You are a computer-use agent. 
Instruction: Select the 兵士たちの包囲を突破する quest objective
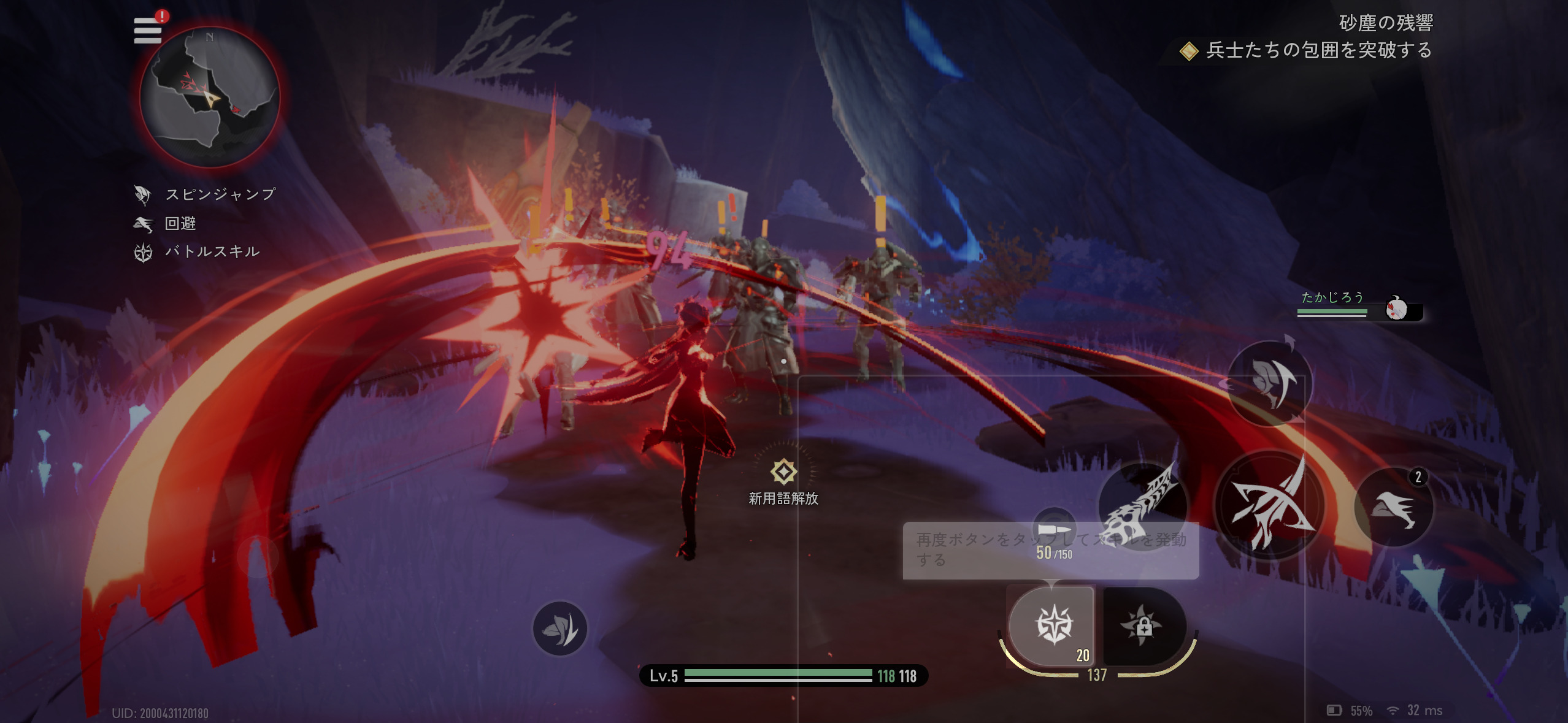(x=1318, y=50)
